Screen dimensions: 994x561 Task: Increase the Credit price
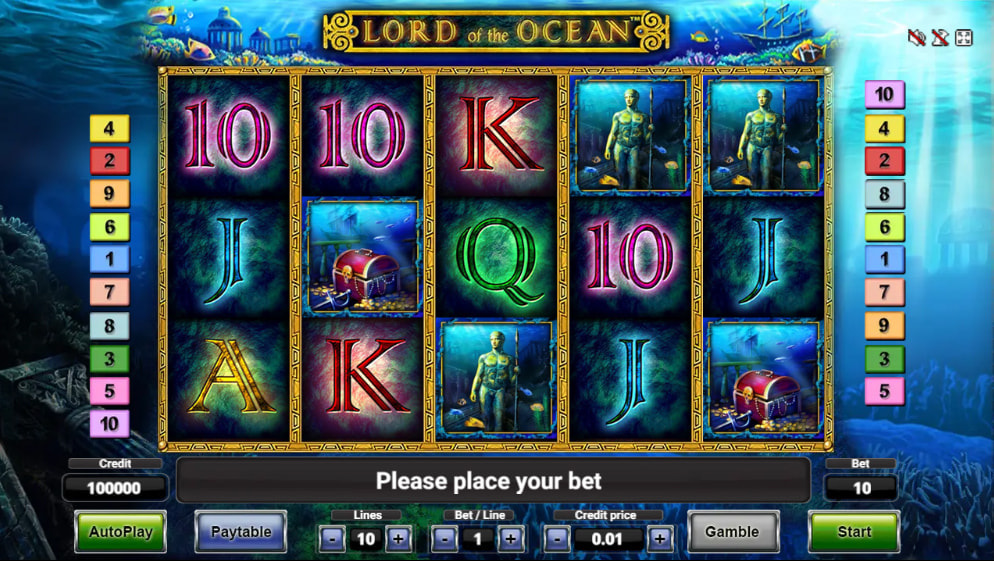(659, 540)
